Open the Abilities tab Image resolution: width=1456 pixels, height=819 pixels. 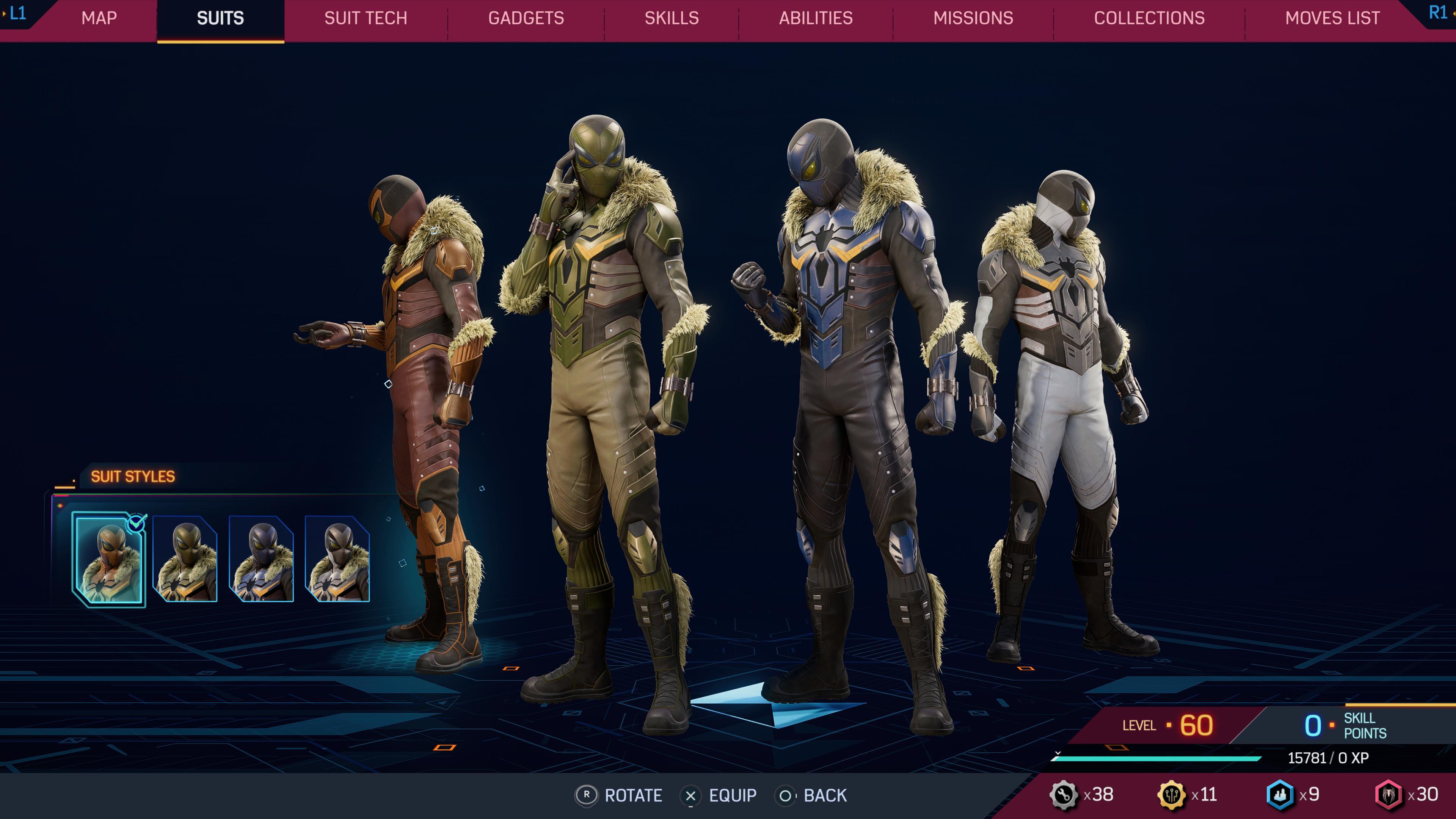click(816, 18)
